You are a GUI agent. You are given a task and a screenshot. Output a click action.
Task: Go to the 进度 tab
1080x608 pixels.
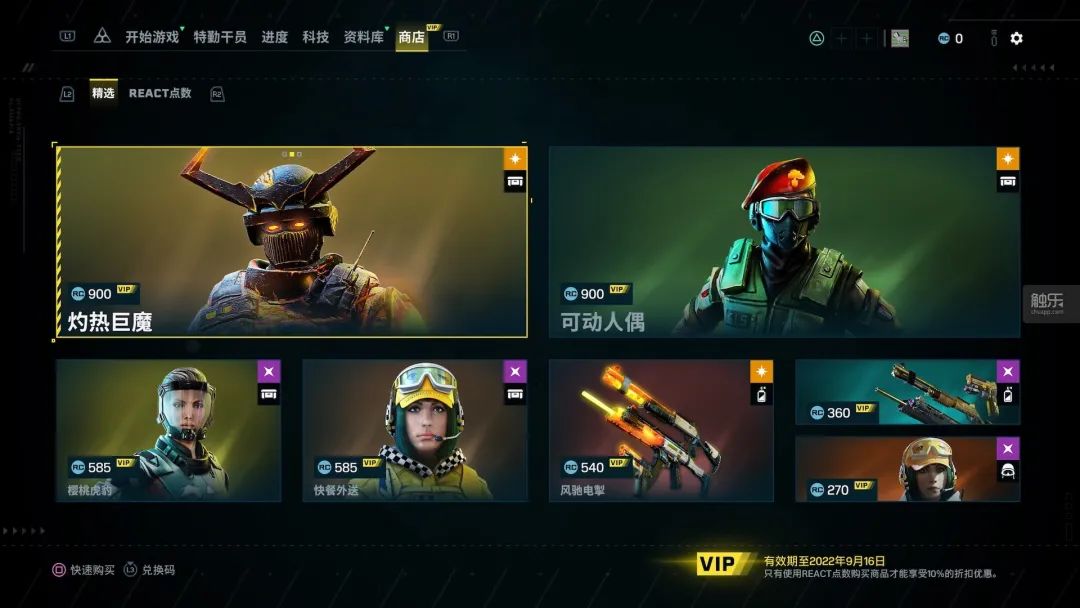[x=275, y=37]
